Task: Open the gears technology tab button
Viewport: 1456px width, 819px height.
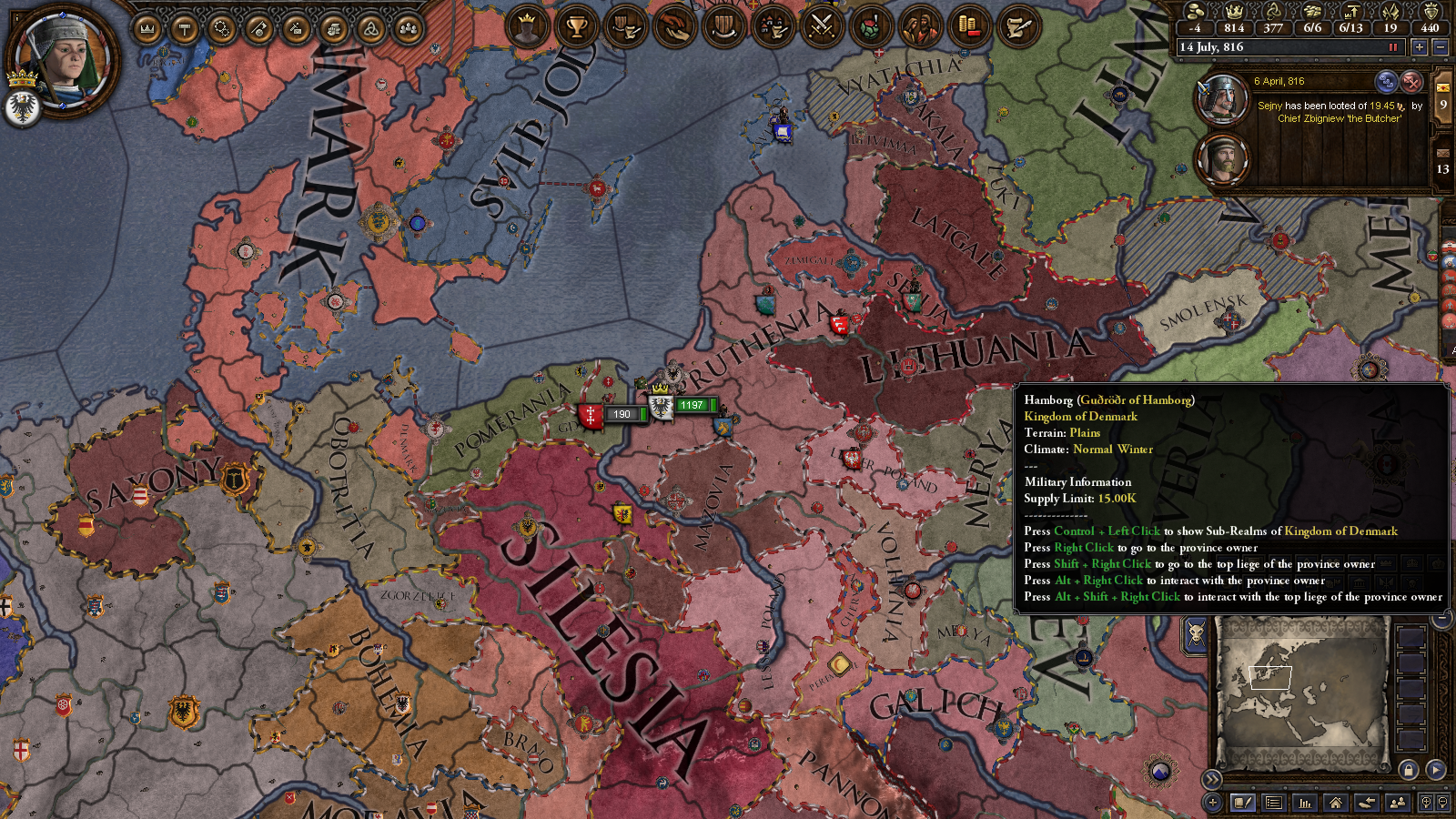Action: (222, 30)
